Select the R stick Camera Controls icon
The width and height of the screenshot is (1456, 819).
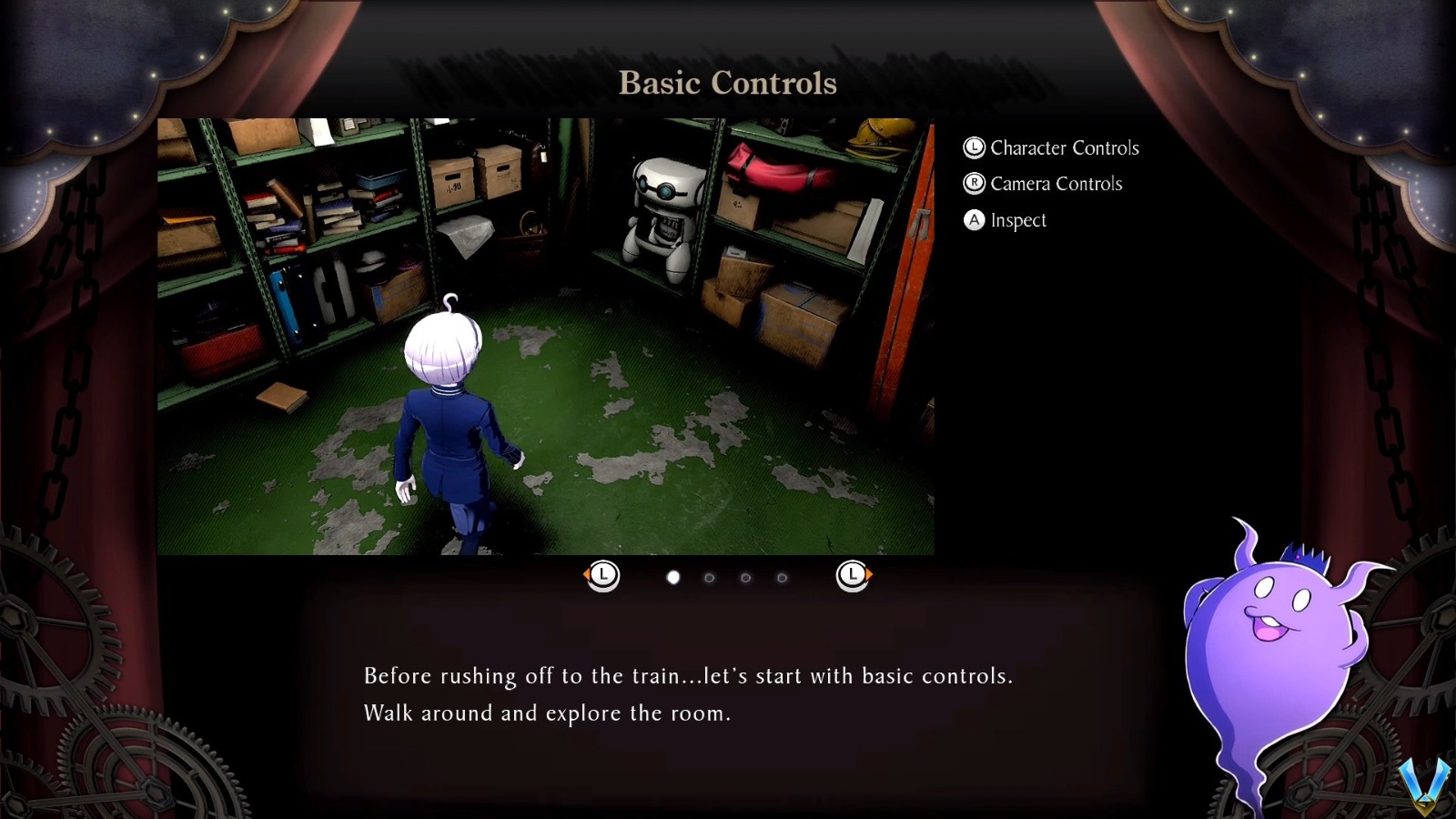pyautogui.click(x=973, y=184)
